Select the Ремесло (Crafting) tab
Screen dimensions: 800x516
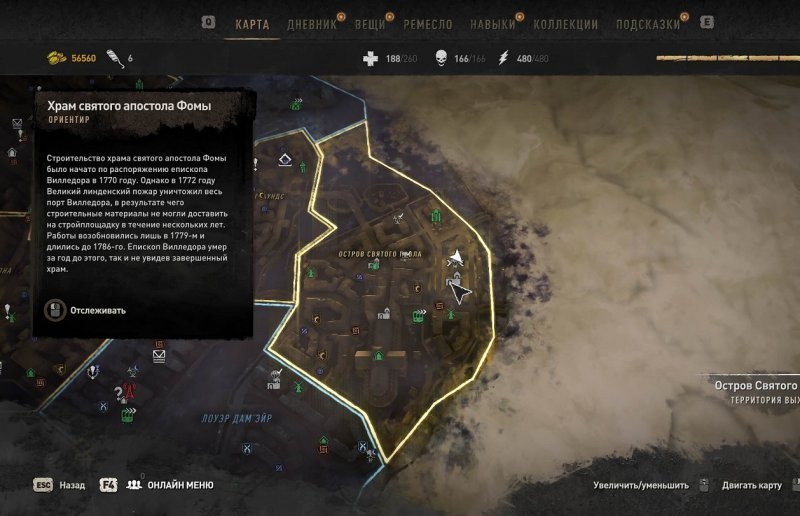pos(430,24)
